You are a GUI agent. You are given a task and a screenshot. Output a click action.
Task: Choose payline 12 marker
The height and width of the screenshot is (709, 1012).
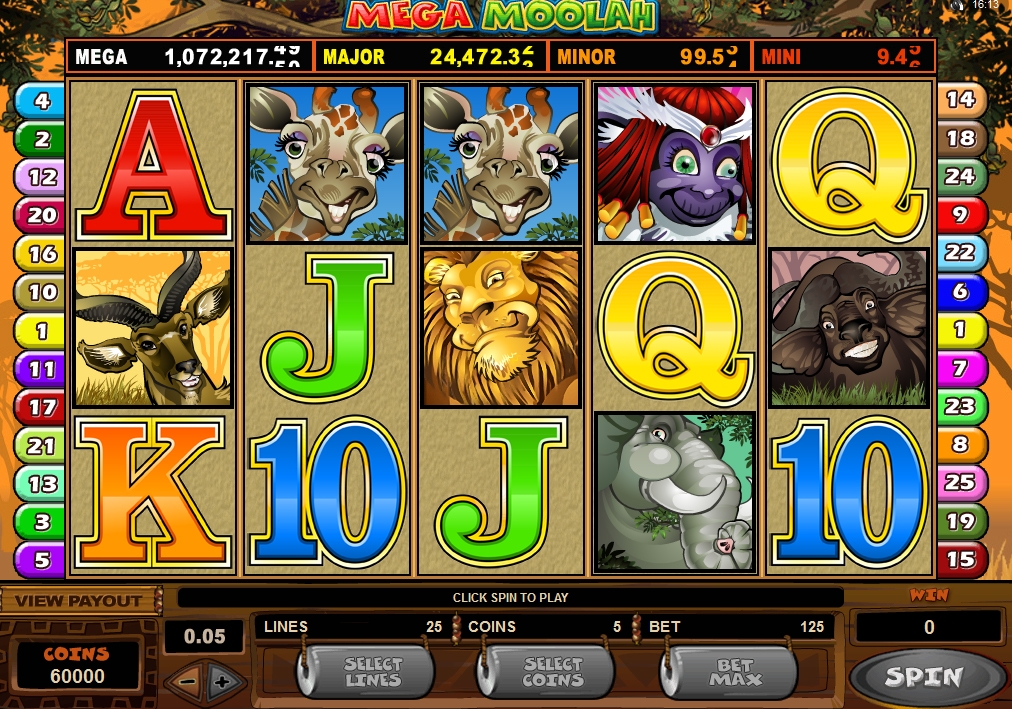pos(41,177)
